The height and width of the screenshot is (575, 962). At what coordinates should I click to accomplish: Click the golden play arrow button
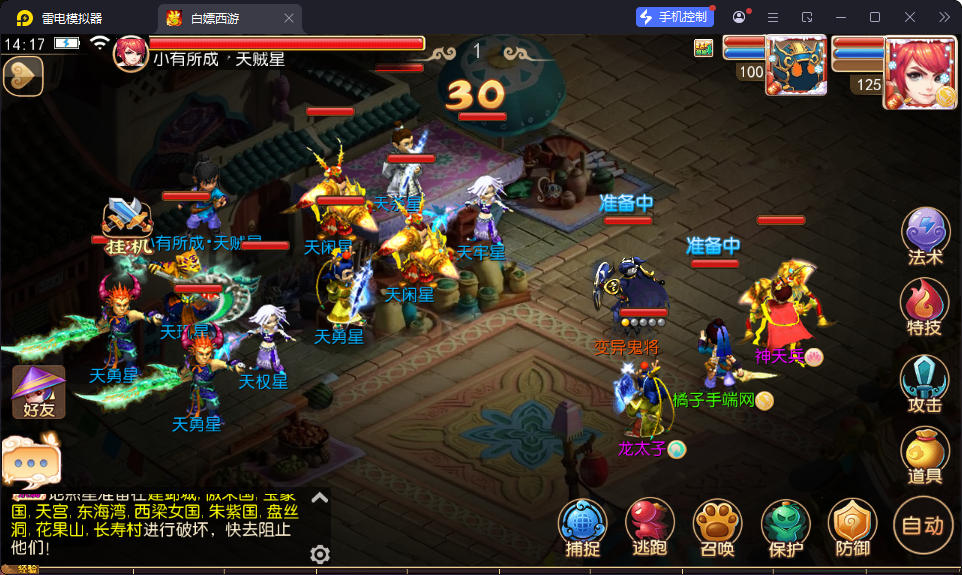[23, 75]
